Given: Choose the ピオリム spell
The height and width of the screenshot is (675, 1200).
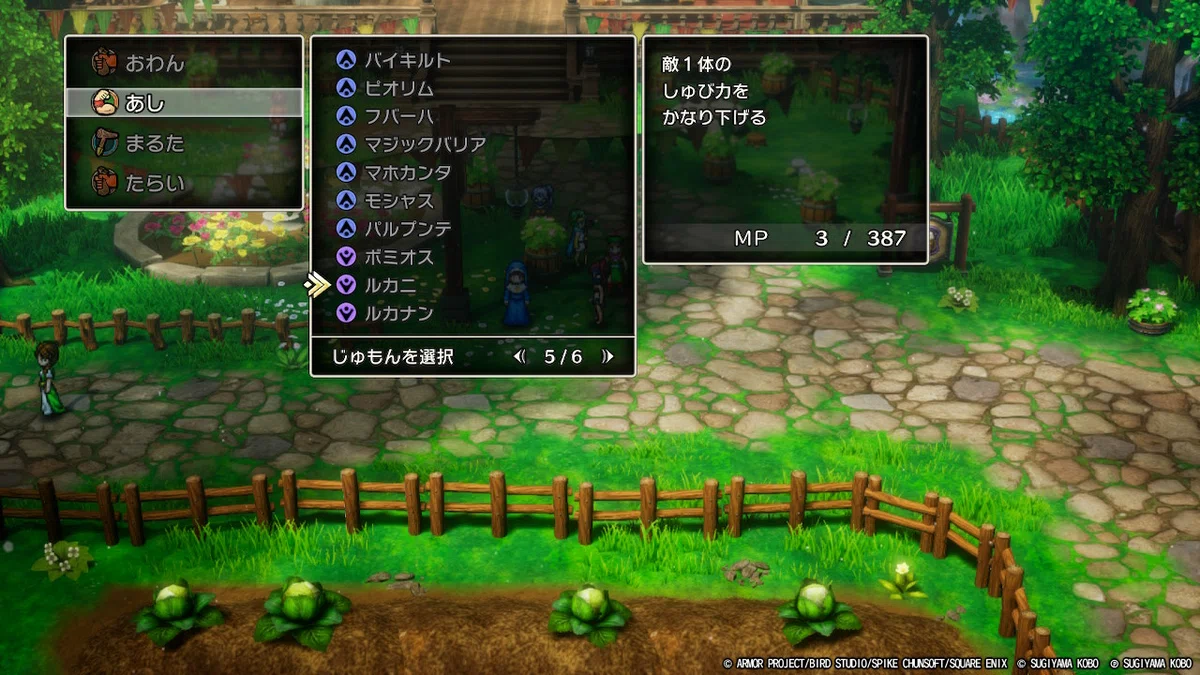Looking at the screenshot, I should (x=399, y=88).
